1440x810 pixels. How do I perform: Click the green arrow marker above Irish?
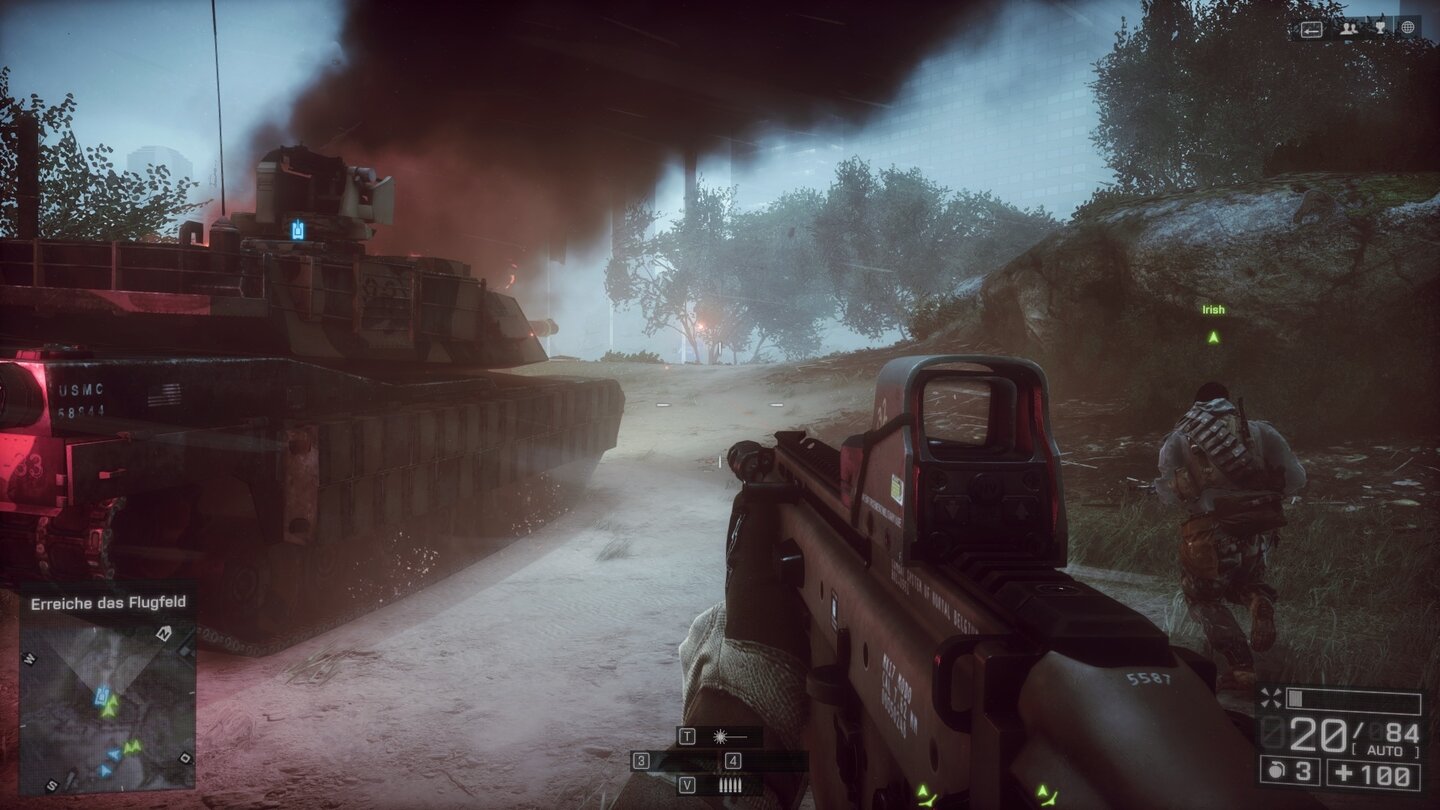tap(1211, 337)
